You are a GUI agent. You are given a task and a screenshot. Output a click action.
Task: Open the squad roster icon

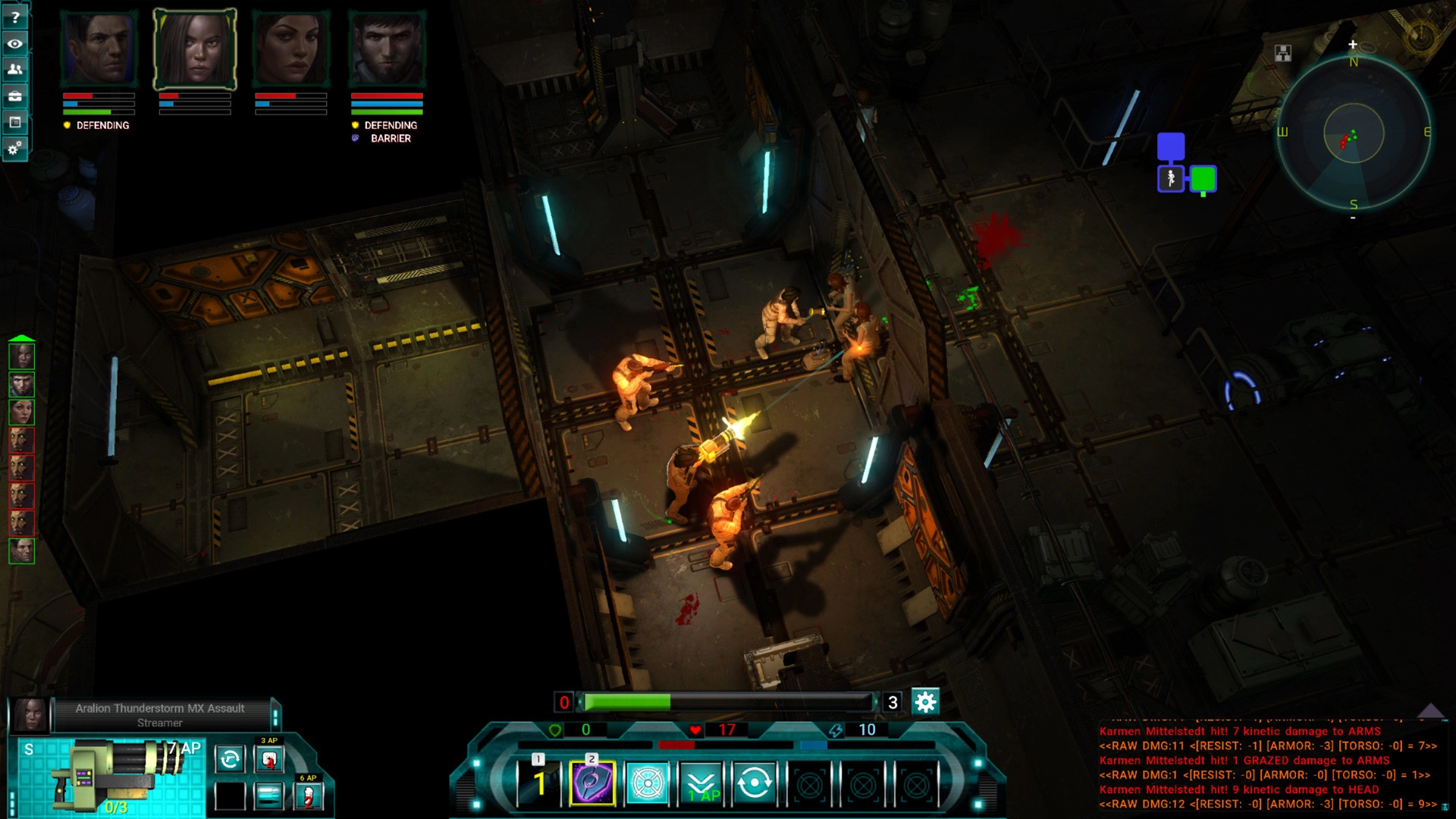coord(14,70)
